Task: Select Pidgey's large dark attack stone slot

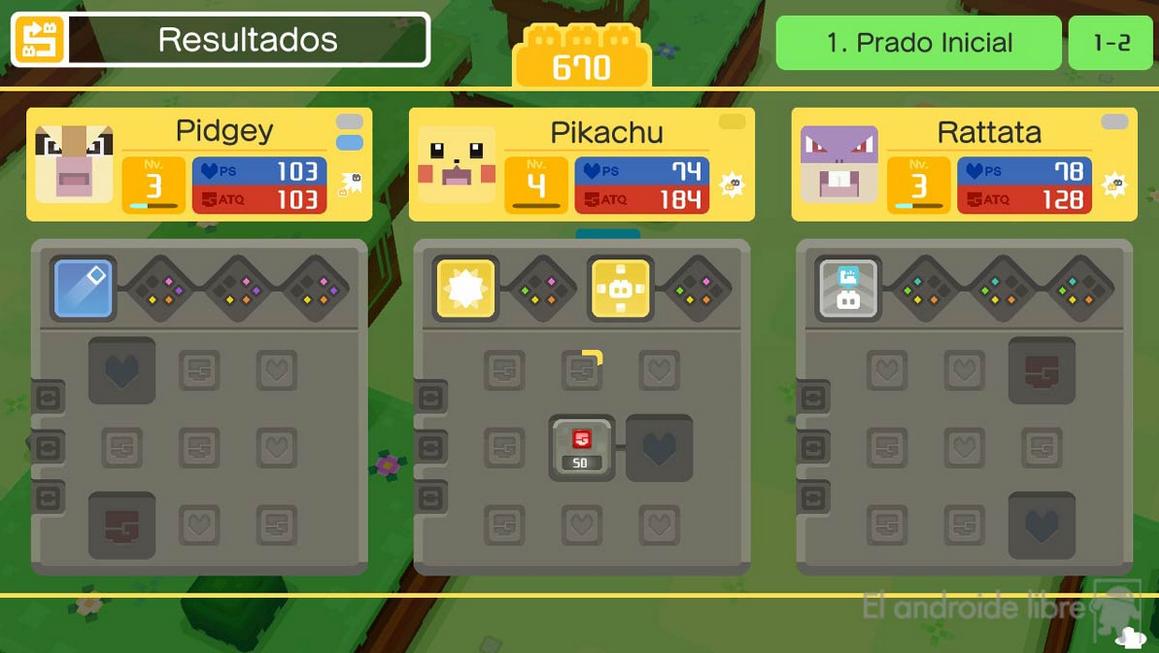Action: pos(122,524)
